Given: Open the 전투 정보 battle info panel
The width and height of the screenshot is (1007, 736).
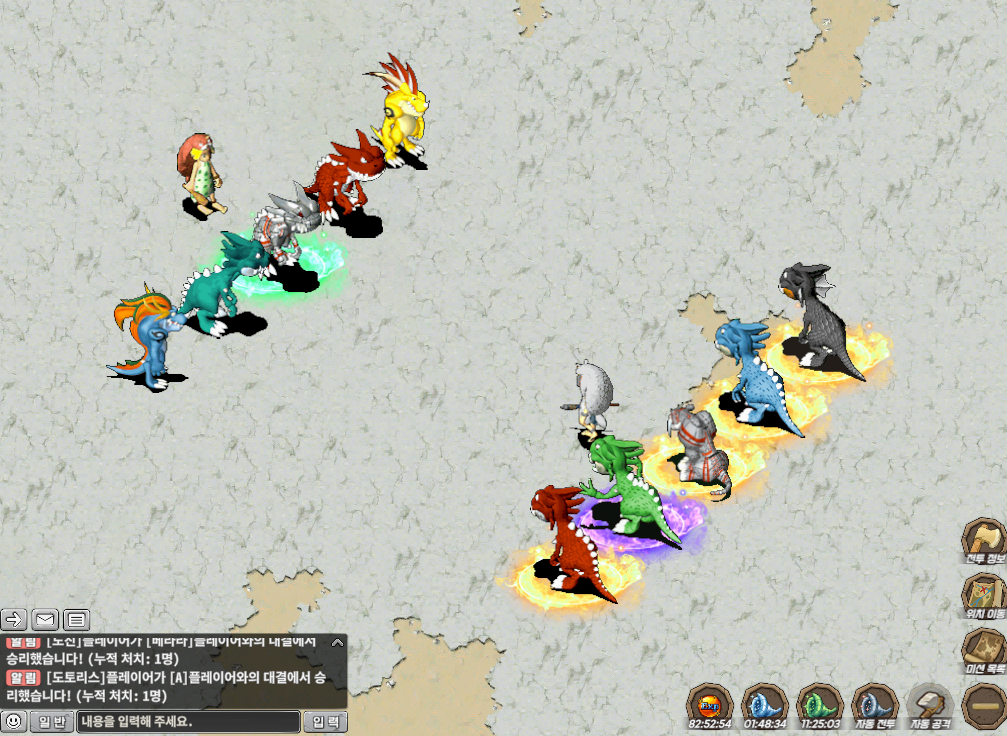Looking at the screenshot, I should point(983,542).
